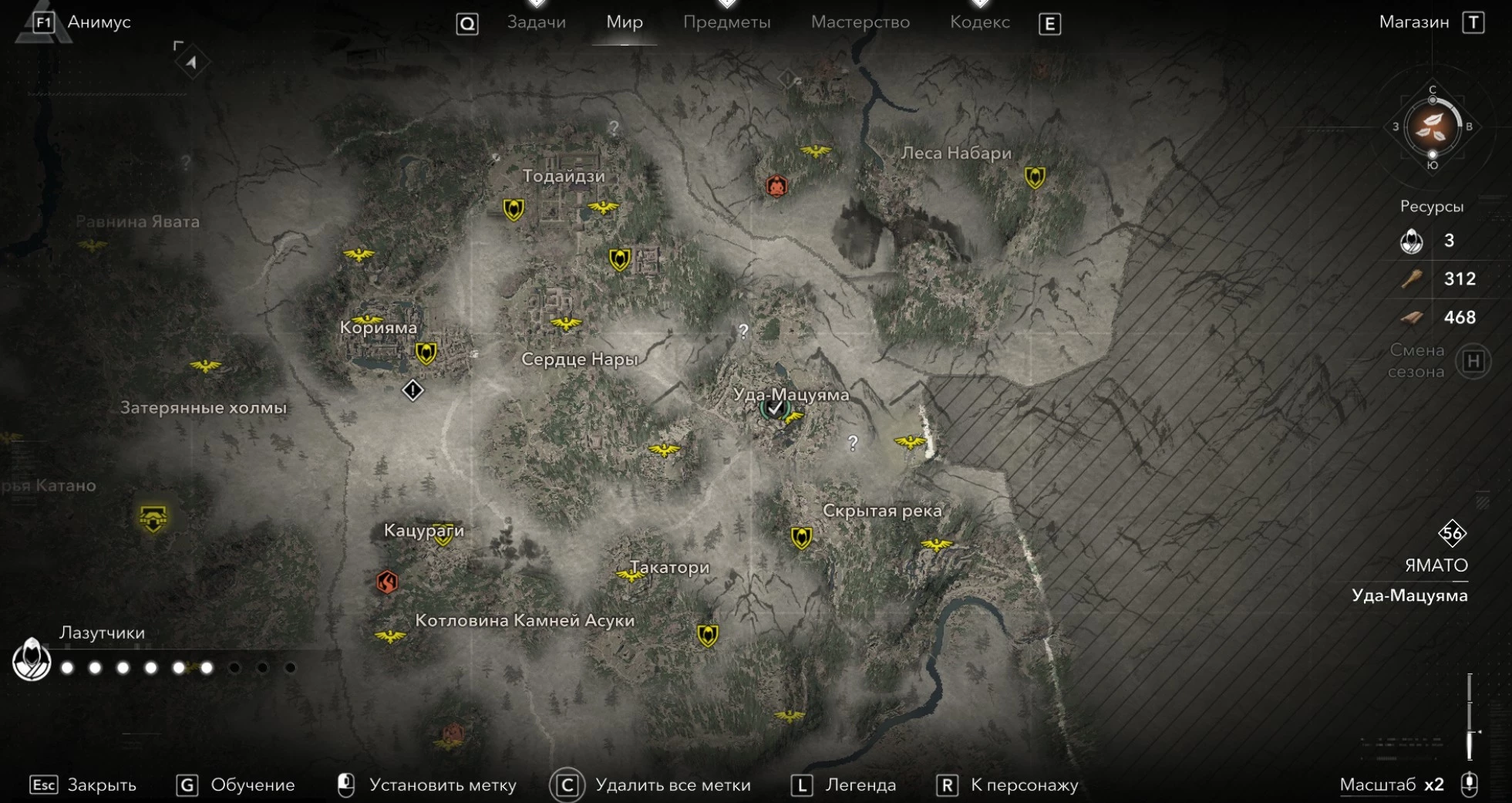This screenshot has height=803, width=1512.
Task: Click the shield marker under Скрытая река
Action: (x=801, y=538)
